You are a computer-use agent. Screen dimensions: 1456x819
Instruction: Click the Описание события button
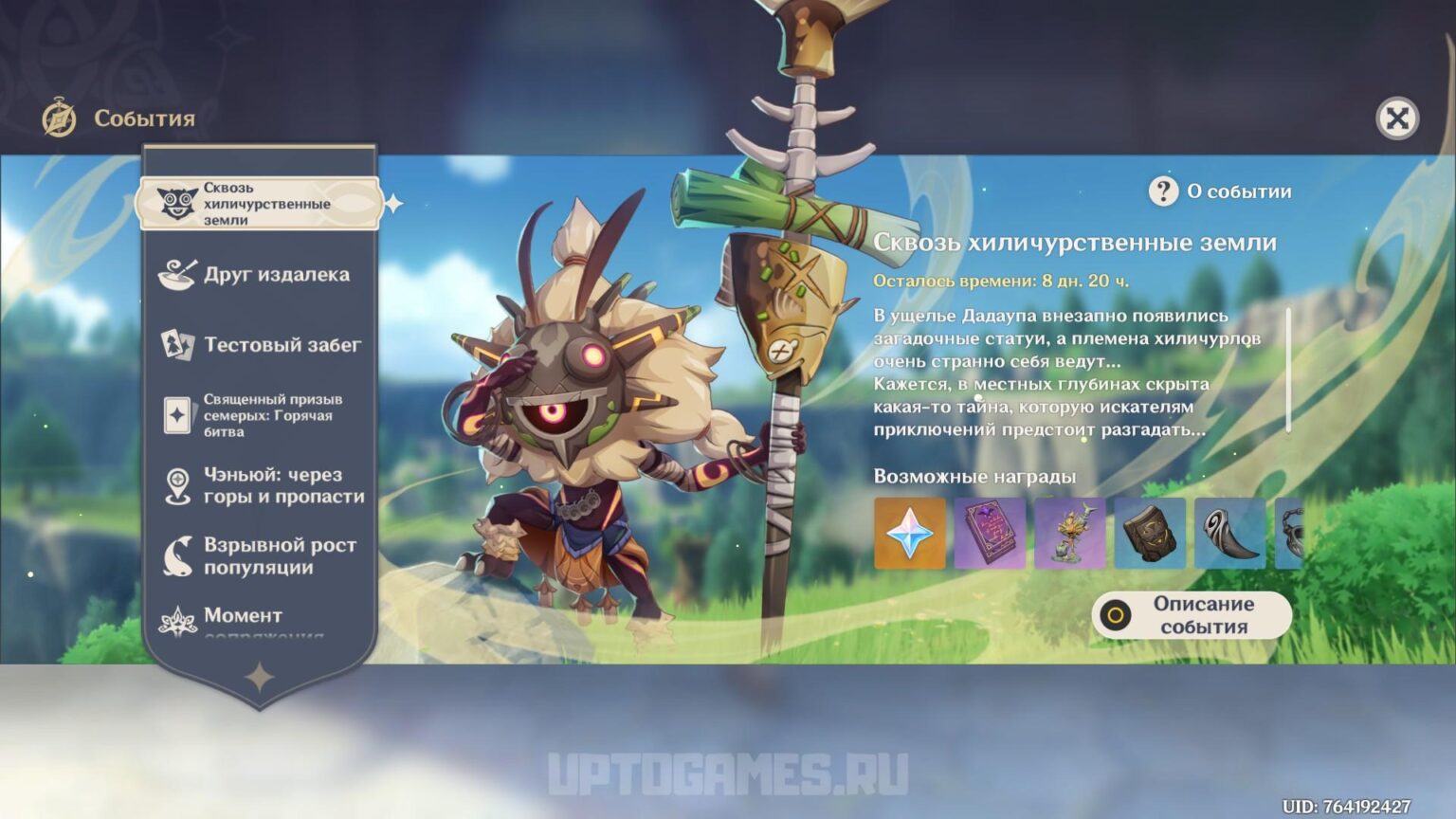click(x=1191, y=615)
